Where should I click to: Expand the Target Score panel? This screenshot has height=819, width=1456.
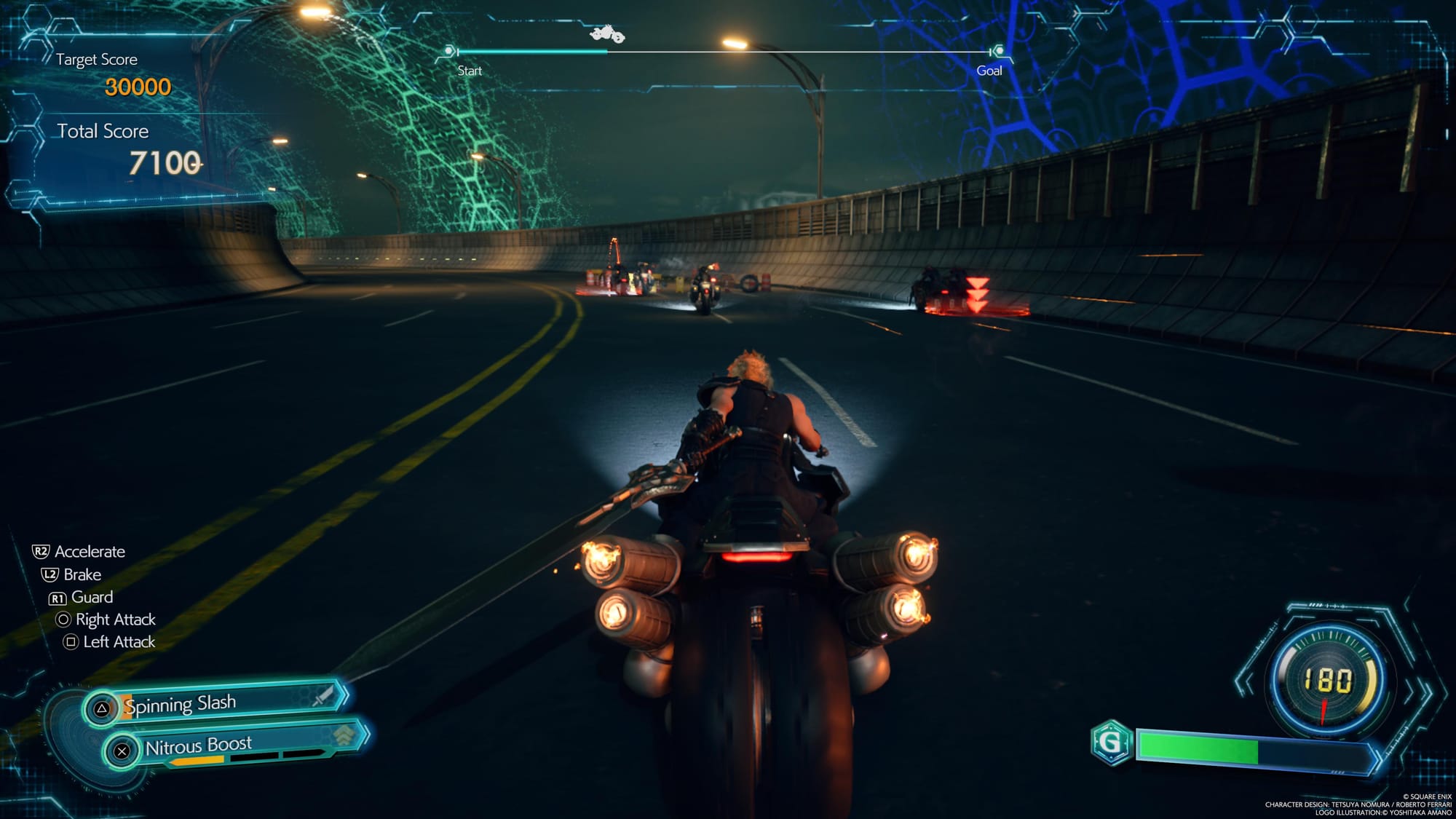(x=98, y=60)
